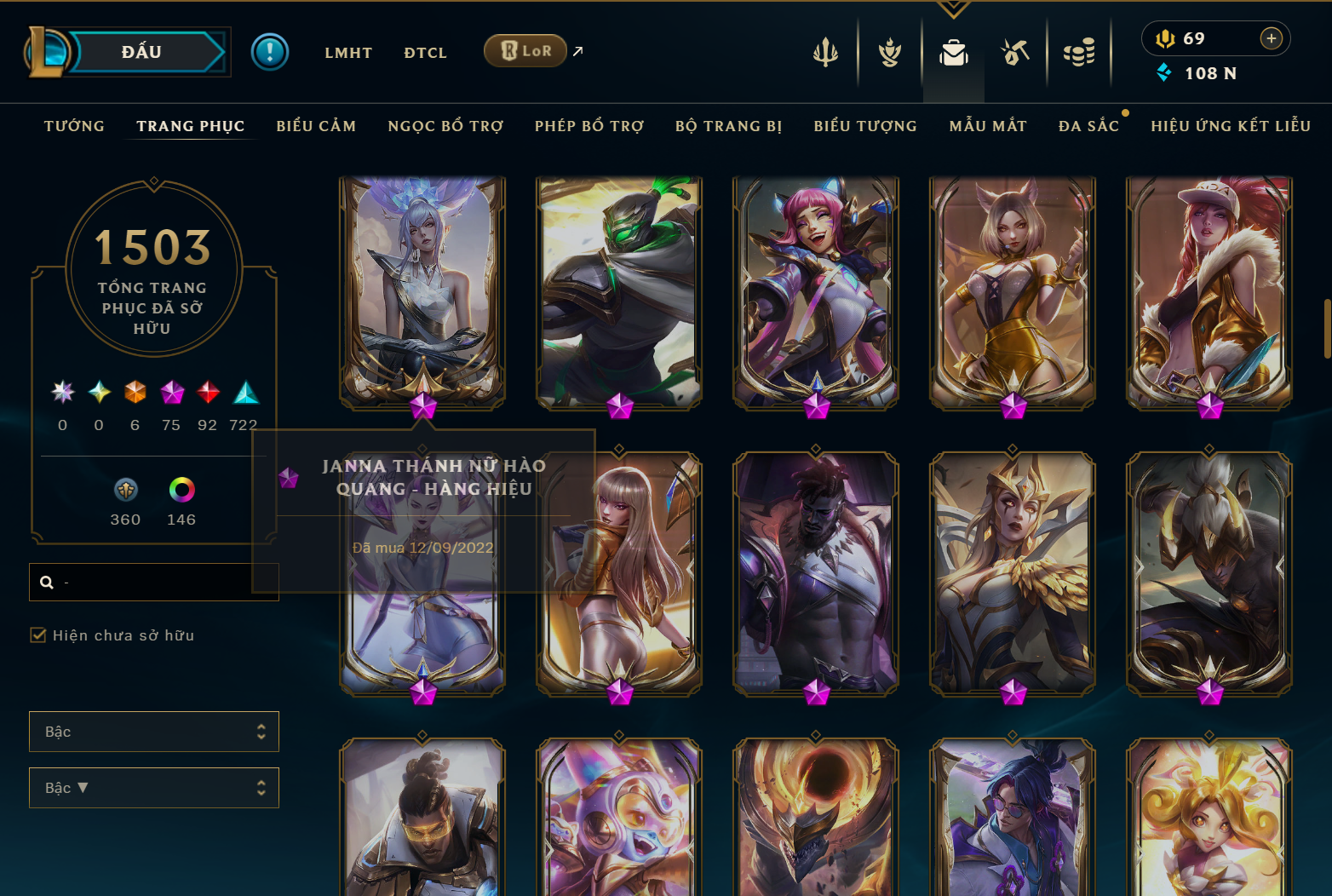Click the RP purchase plus button

pyautogui.click(x=1272, y=37)
